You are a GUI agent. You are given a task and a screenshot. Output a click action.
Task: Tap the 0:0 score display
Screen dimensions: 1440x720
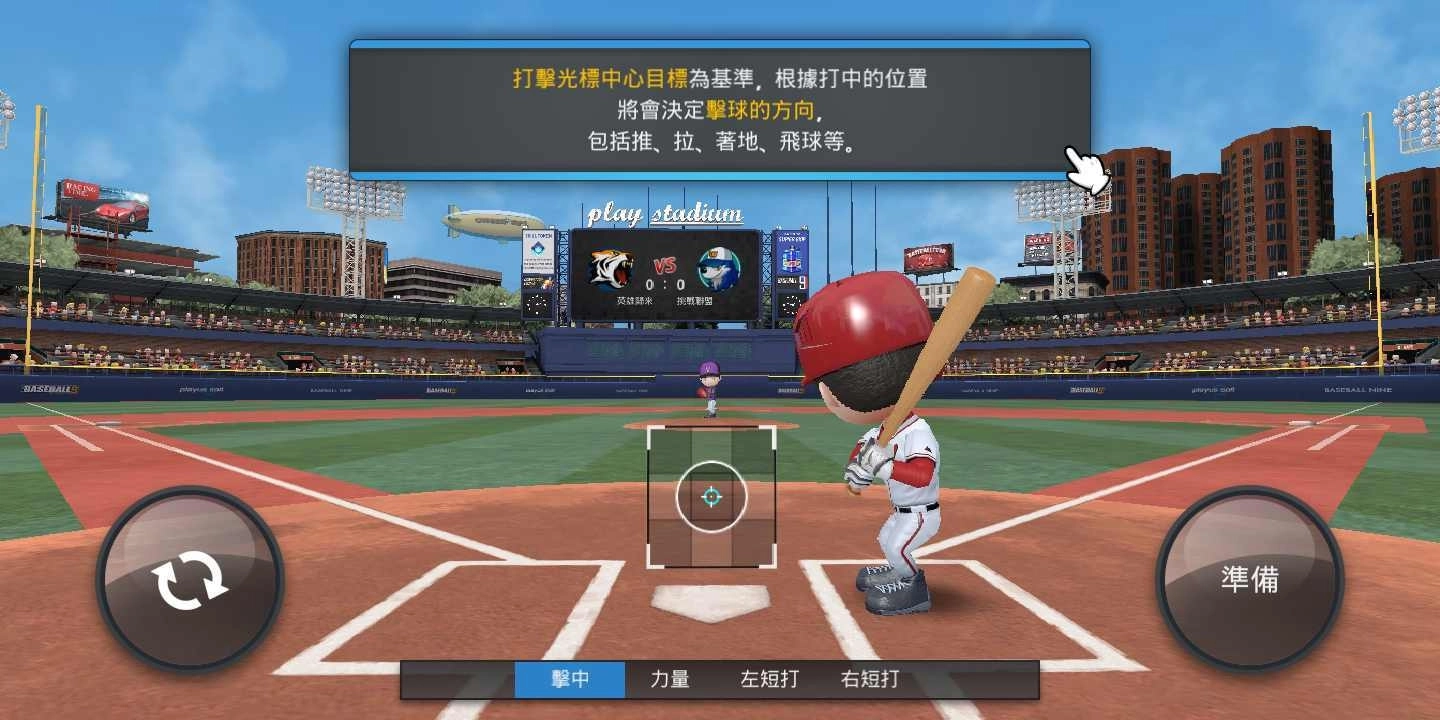665,284
